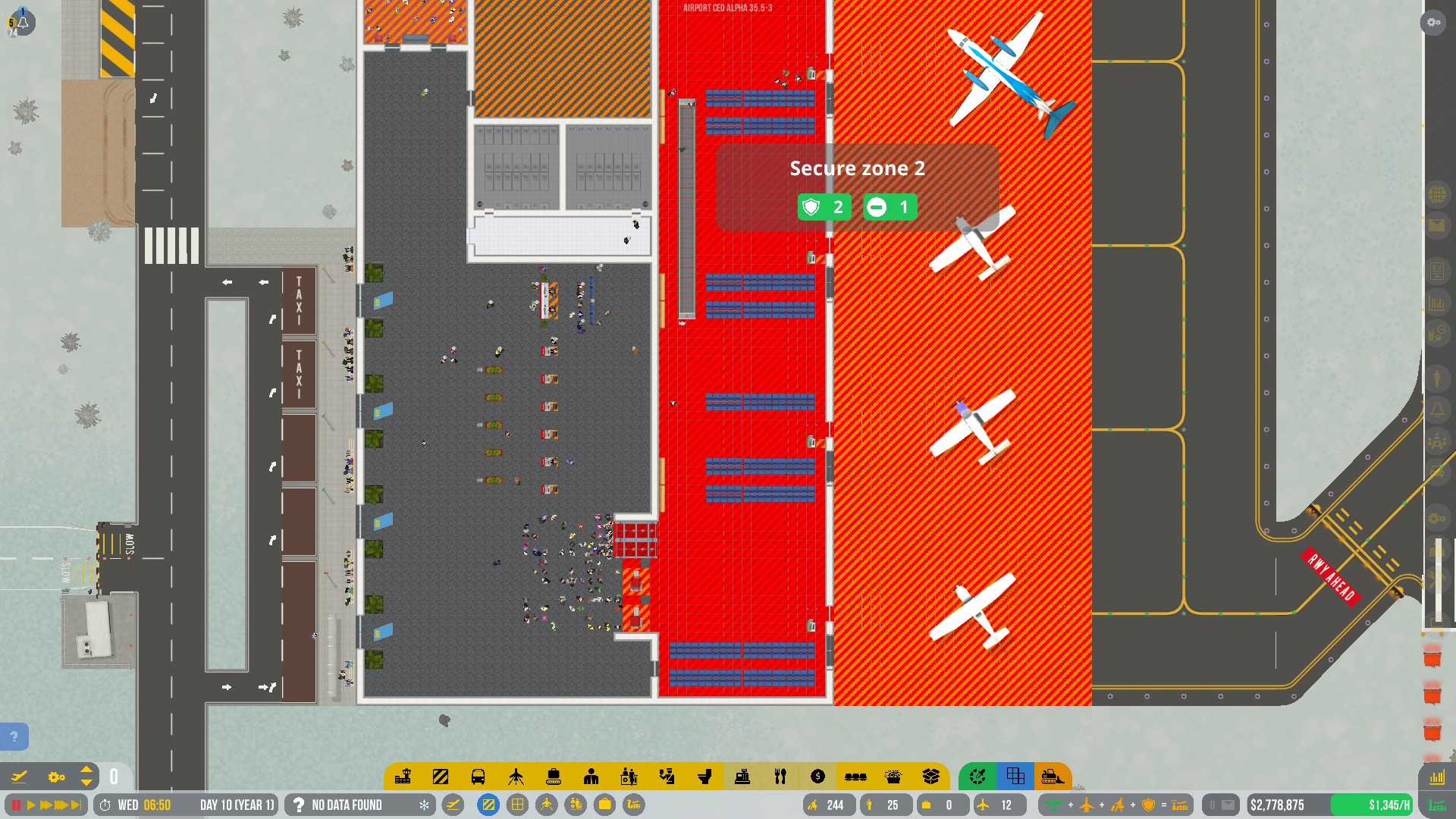Switch to the green heatmap view tab
The width and height of the screenshot is (1456, 819).
977,776
